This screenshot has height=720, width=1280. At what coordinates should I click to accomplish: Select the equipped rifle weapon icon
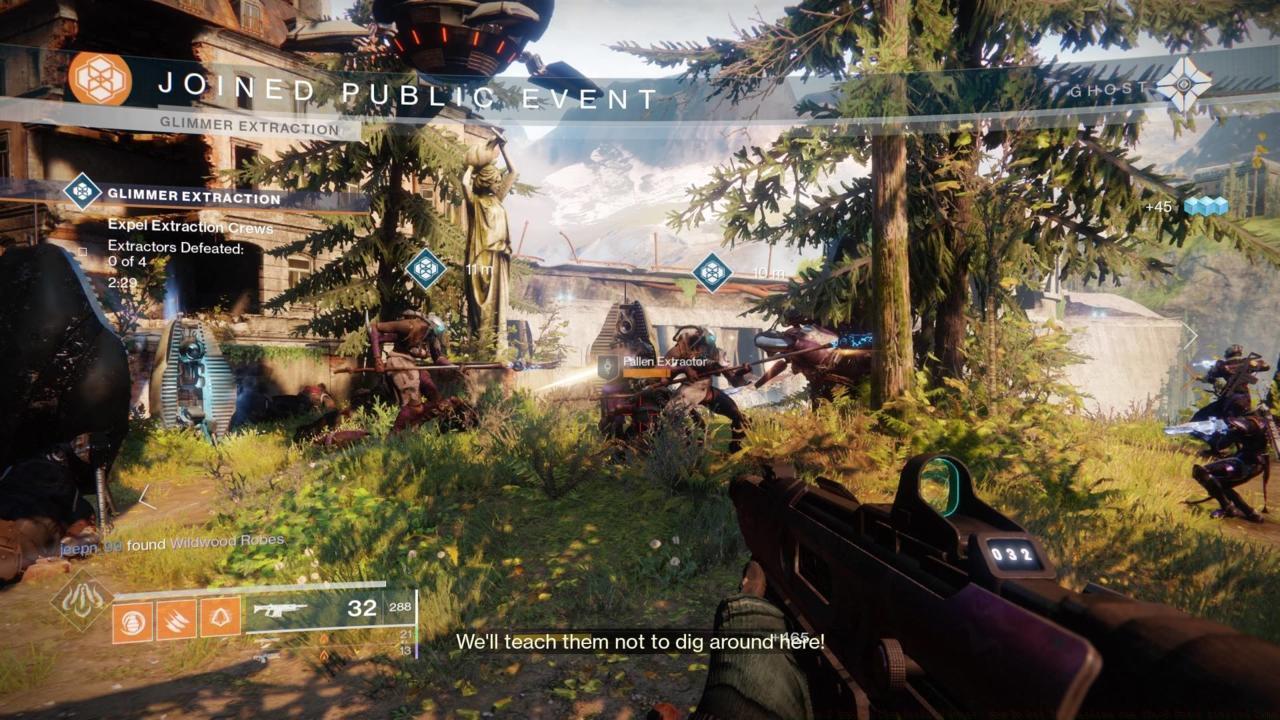280,609
